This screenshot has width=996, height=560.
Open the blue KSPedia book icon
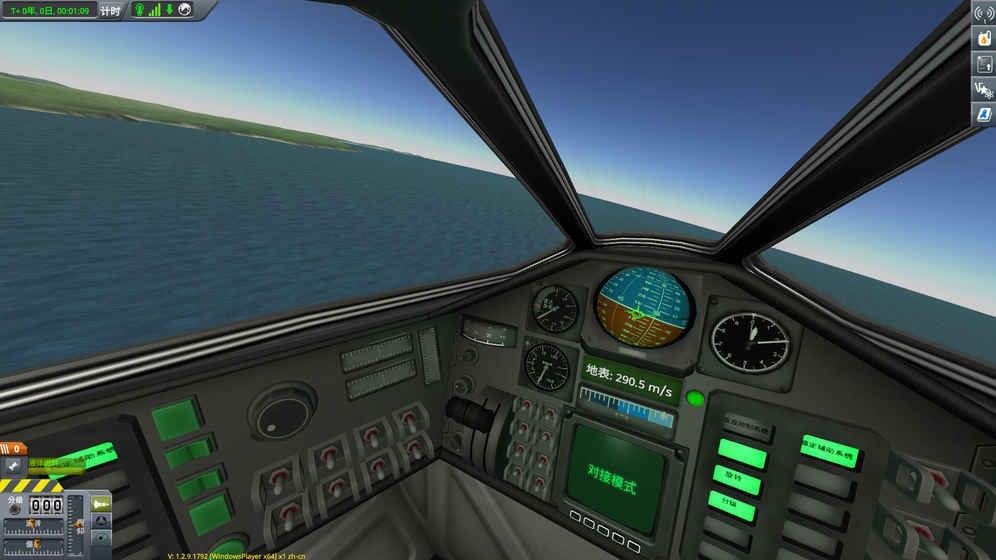[983, 114]
